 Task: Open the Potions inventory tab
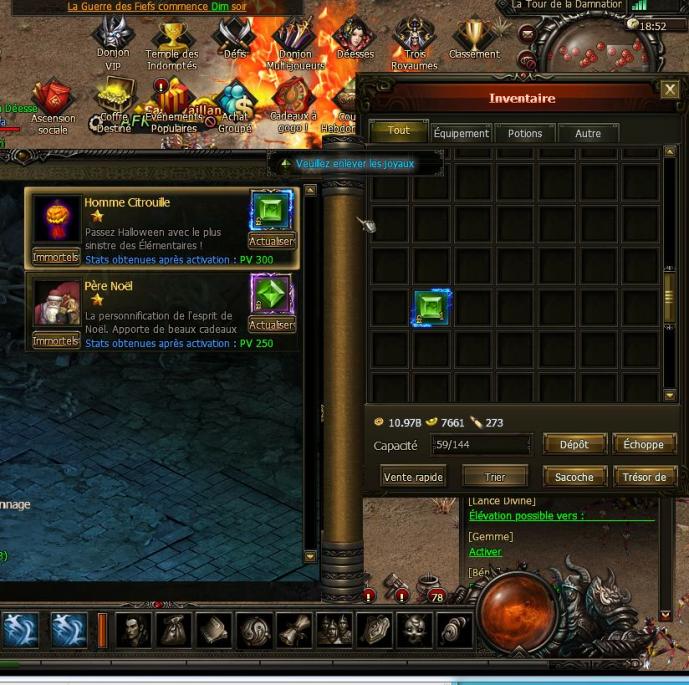[525, 133]
